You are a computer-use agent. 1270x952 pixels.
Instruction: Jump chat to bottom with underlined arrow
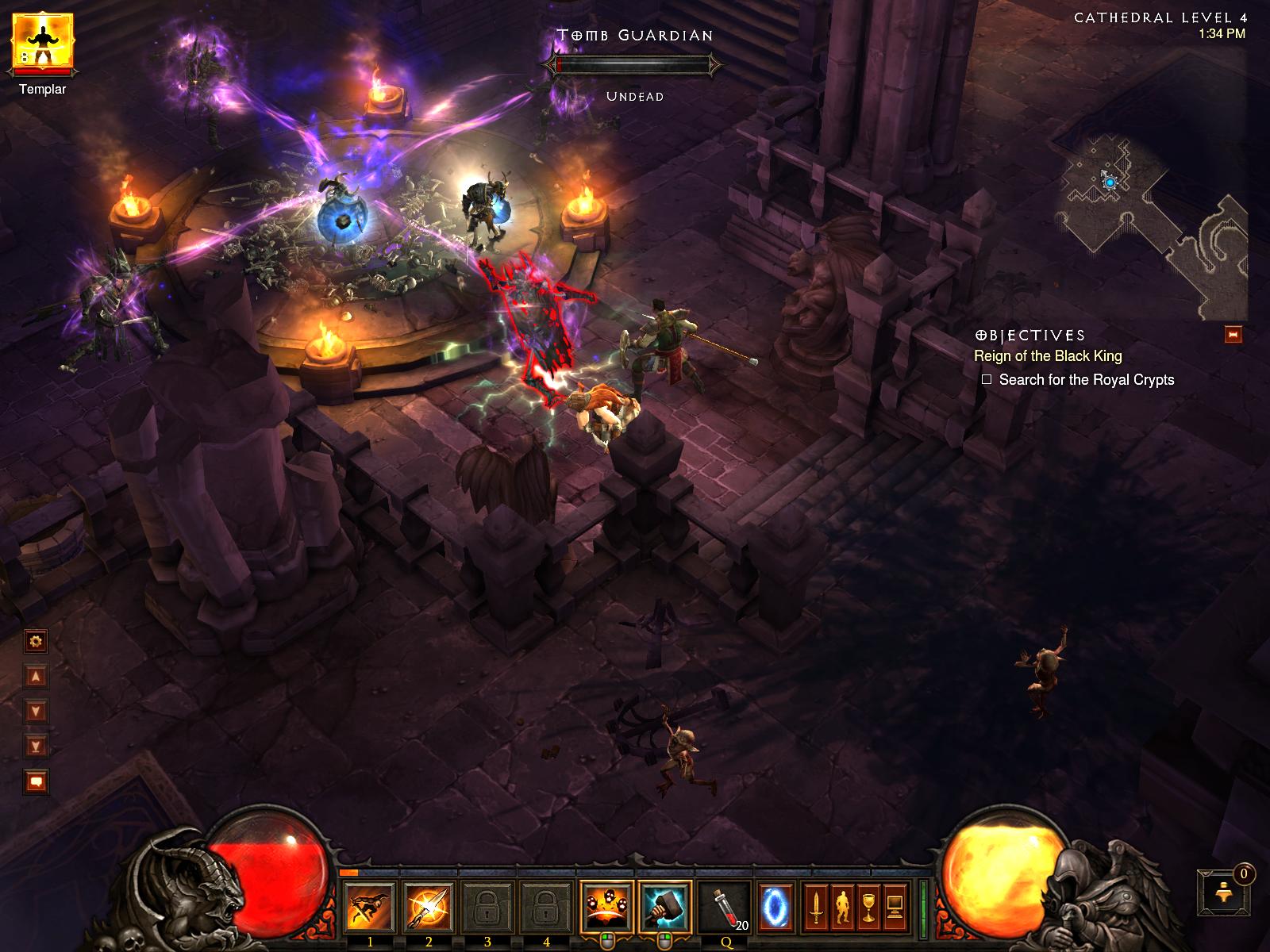(36, 746)
